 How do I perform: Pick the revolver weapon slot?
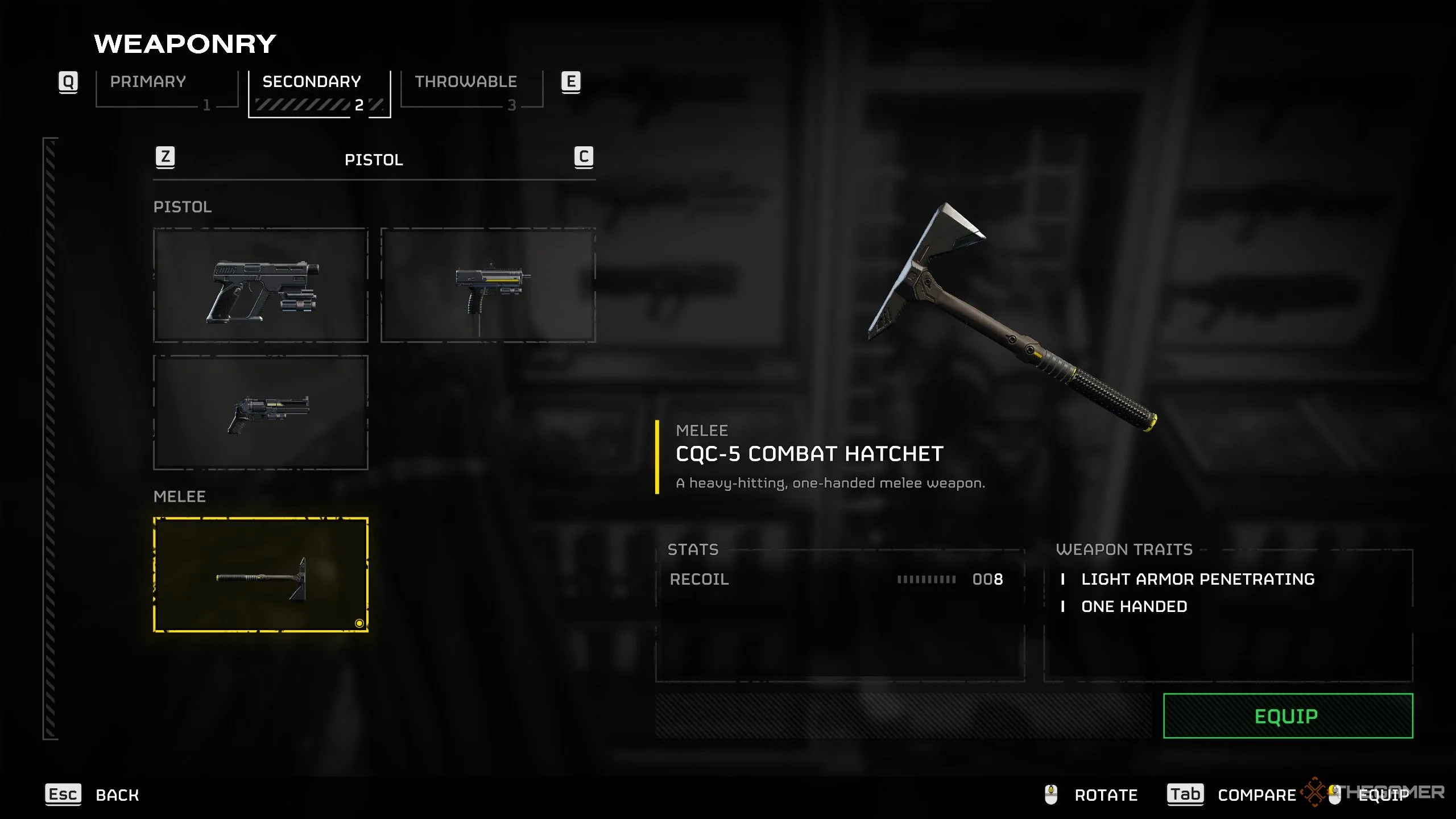tap(261, 413)
